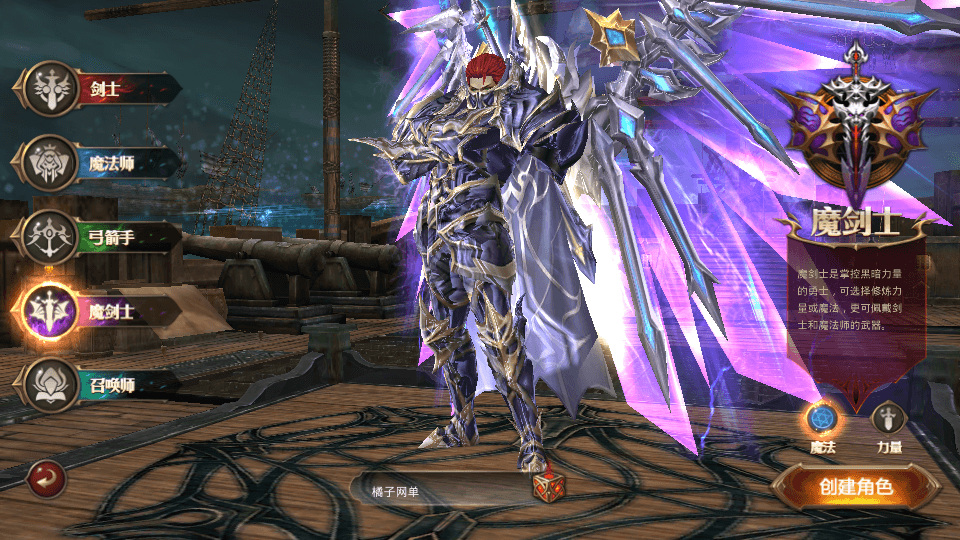Click the character name input field

tap(440, 487)
